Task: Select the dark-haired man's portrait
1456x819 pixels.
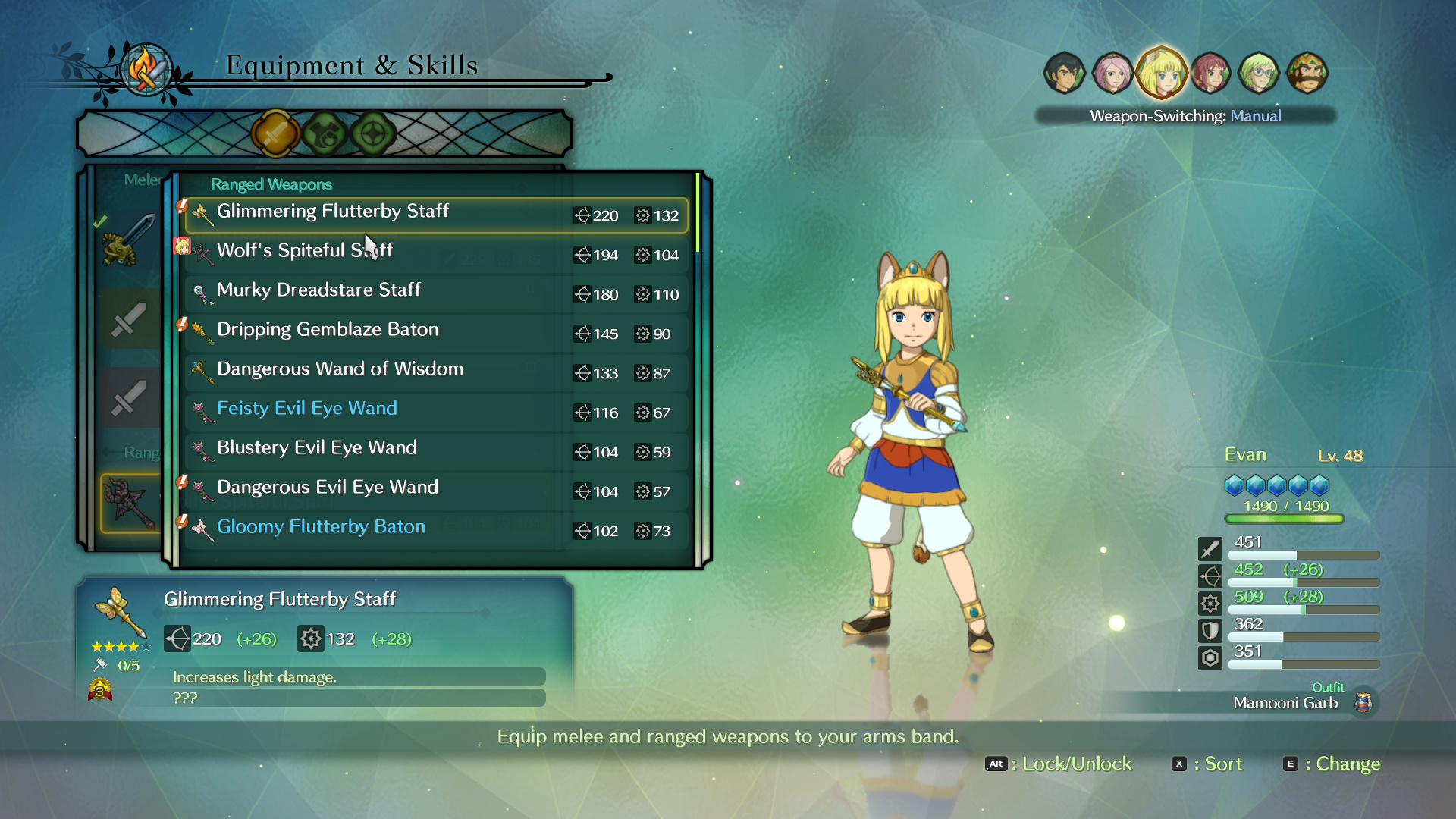Action: [x=1064, y=74]
